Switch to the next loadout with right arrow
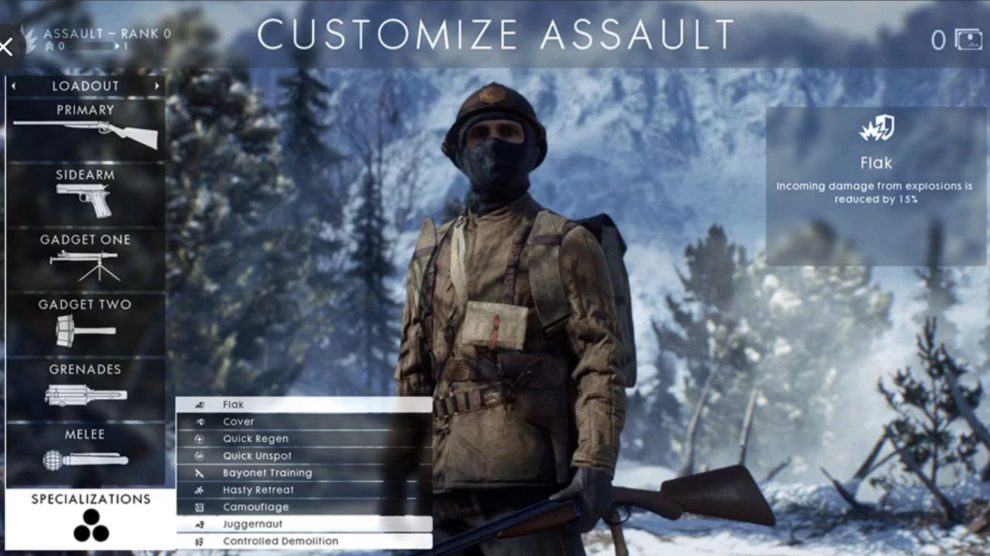 [157, 87]
